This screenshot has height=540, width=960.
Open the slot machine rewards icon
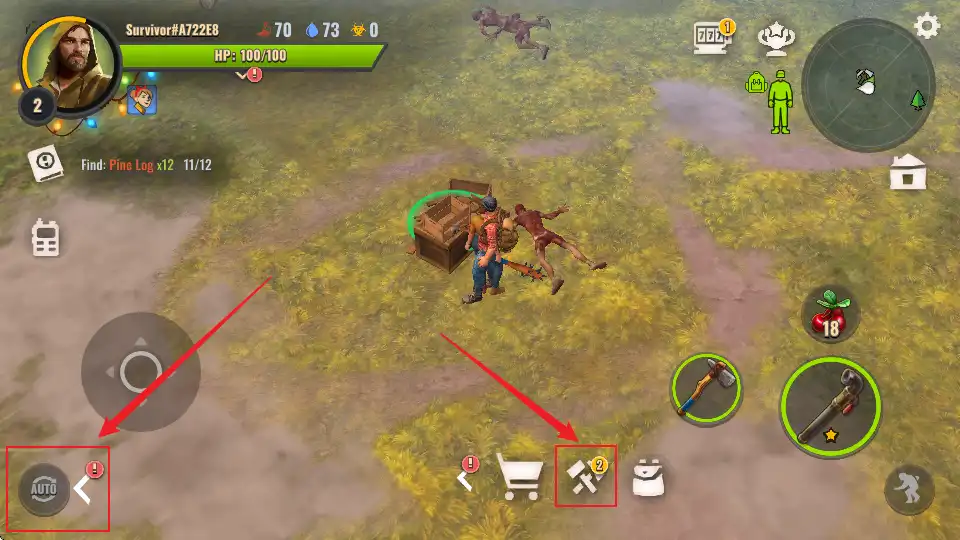712,39
